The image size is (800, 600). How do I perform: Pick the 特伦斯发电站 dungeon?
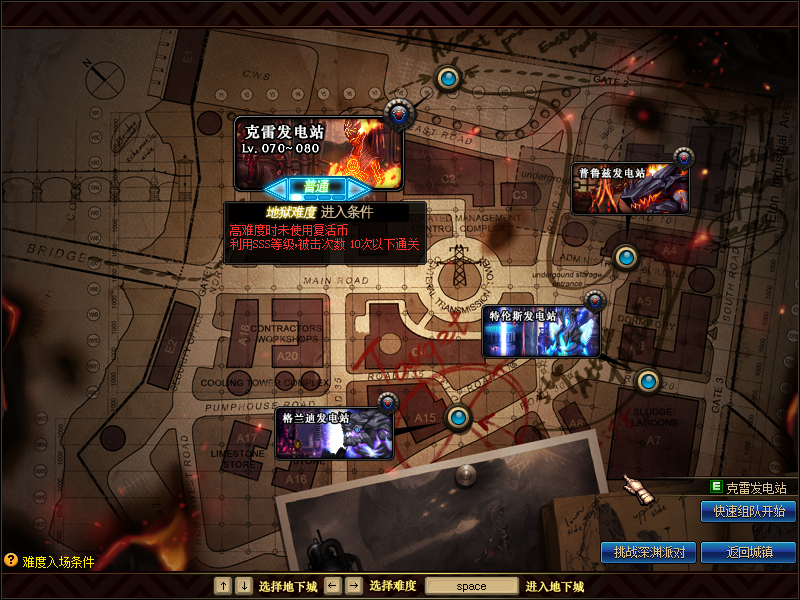(542, 332)
